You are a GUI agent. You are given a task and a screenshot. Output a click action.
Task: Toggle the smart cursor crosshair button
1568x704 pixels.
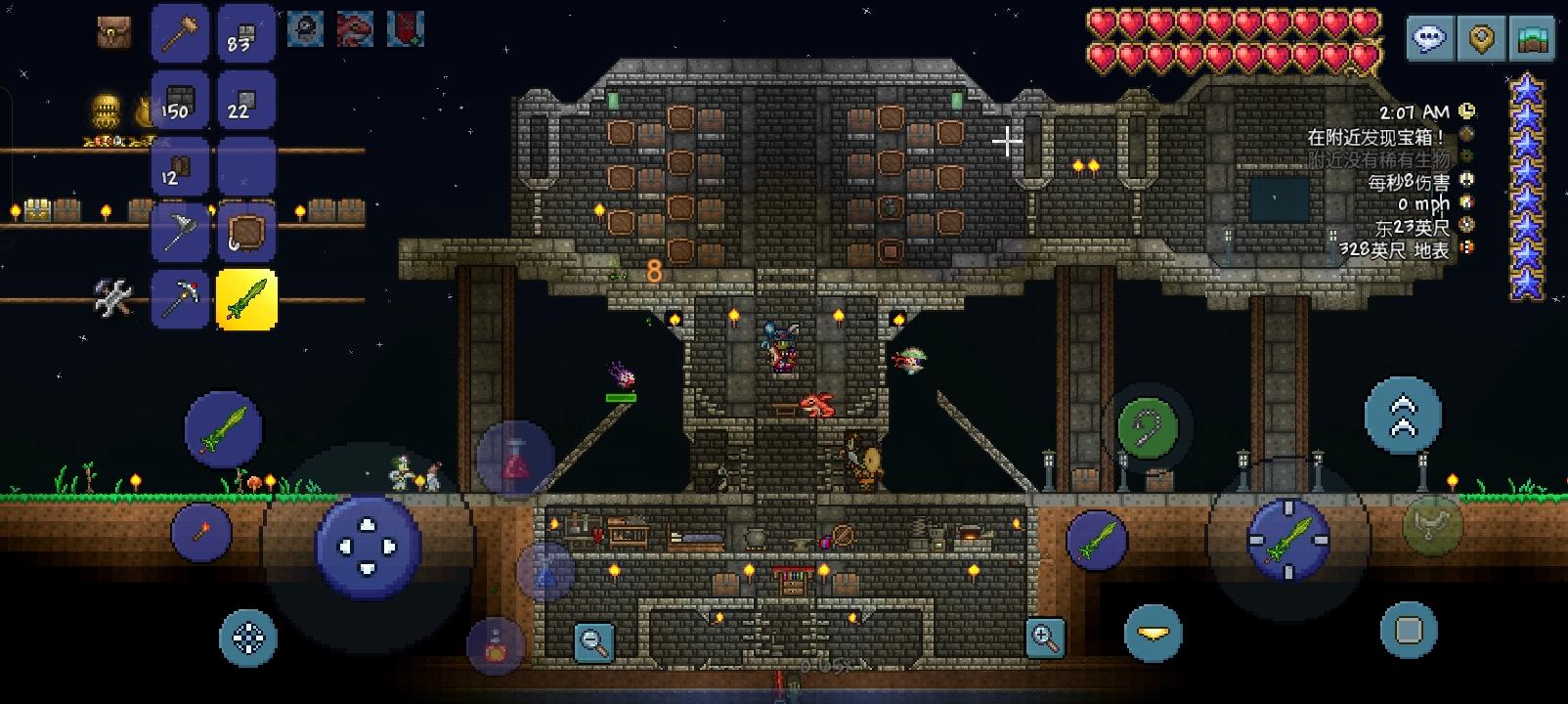(x=248, y=638)
